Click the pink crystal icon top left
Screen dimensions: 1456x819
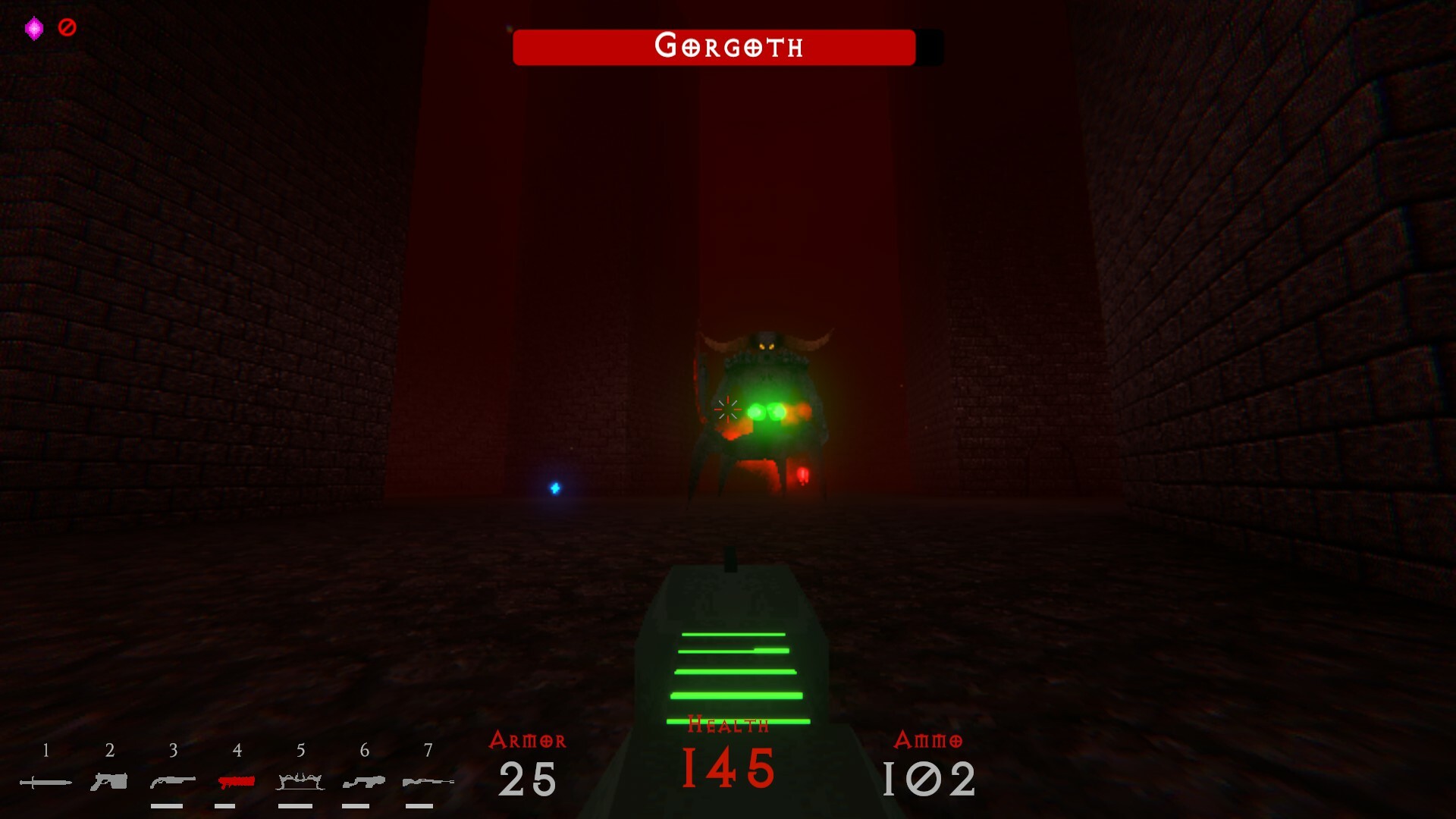click(x=34, y=28)
